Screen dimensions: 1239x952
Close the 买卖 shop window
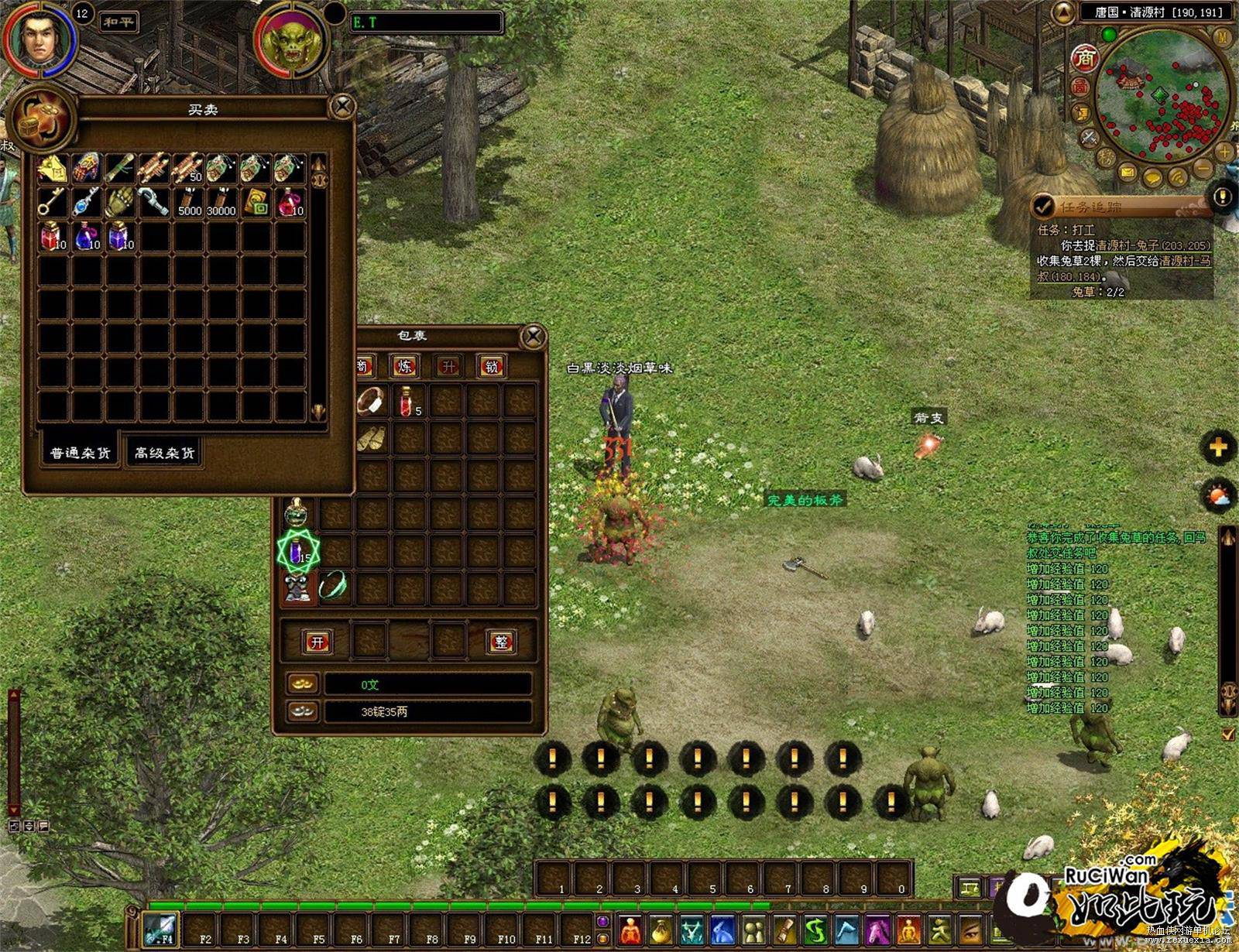[x=342, y=107]
